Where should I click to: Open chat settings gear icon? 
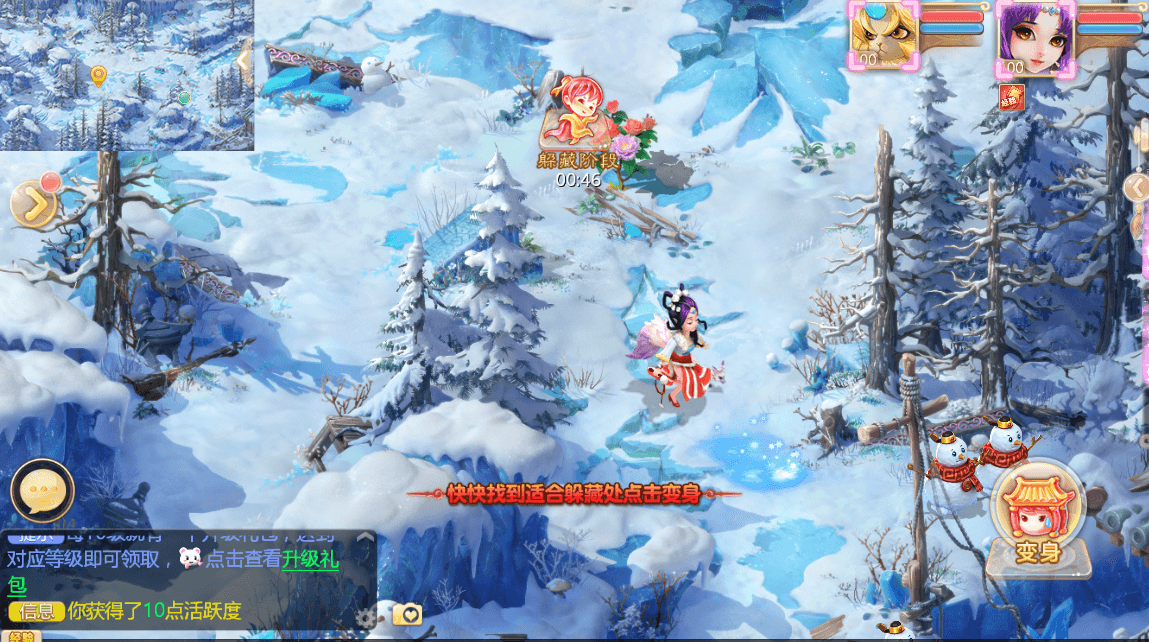pos(367,617)
